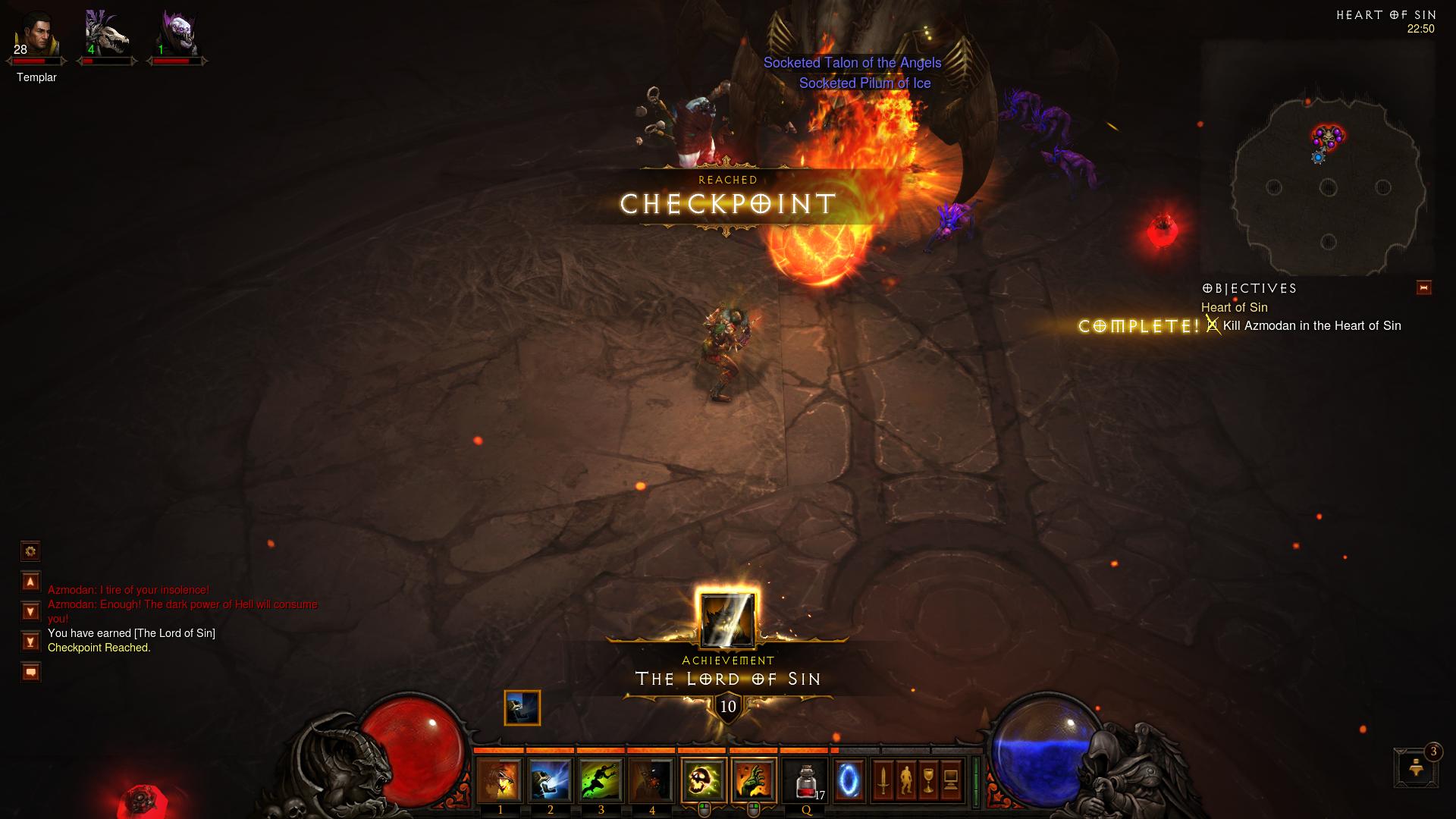1456x819 pixels.
Task: Activate the dragon-head skill in slot 1
Action: 499,781
